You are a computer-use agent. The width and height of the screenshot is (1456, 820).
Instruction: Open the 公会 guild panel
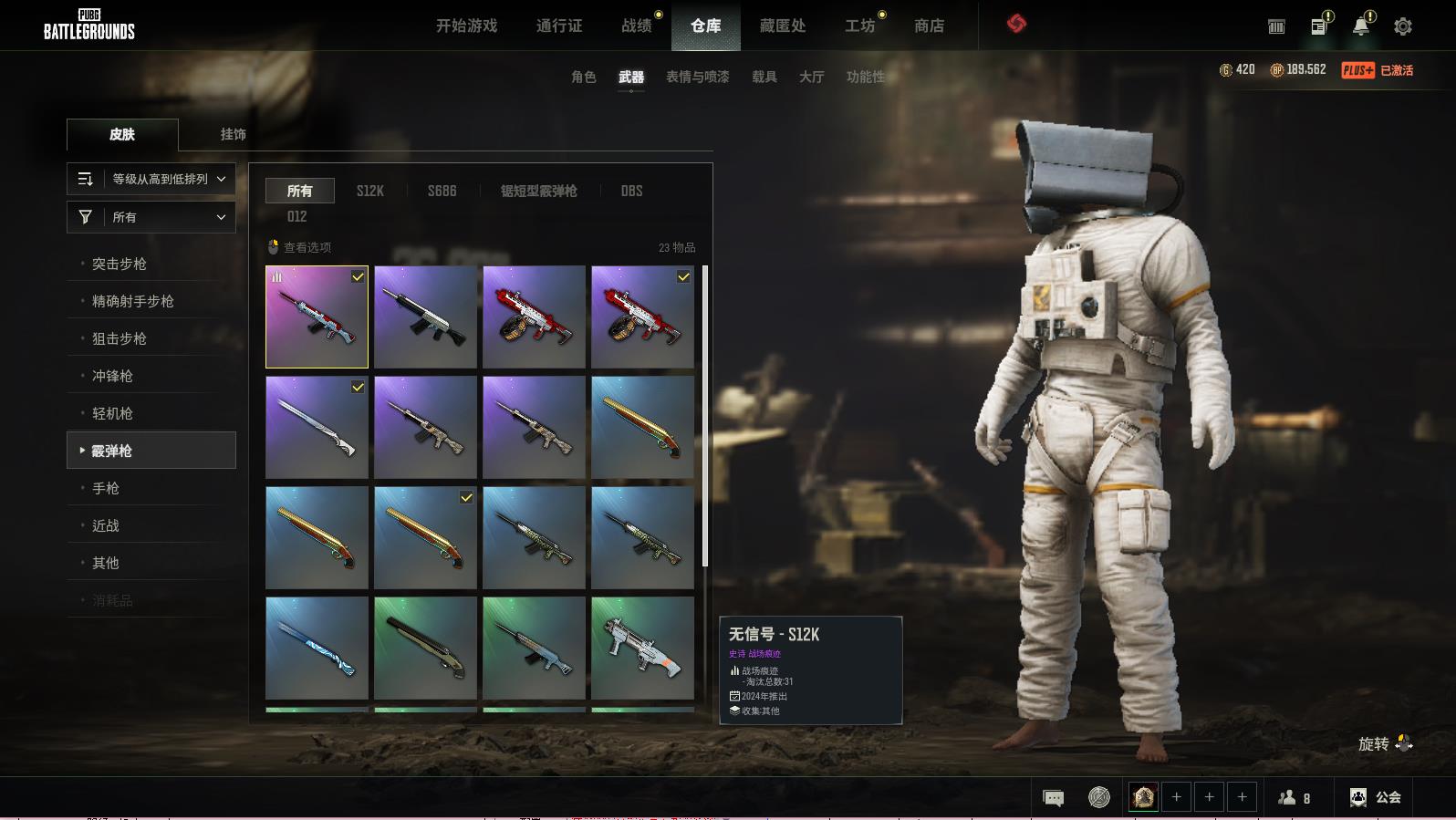pyautogui.click(x=1376, y=797)
